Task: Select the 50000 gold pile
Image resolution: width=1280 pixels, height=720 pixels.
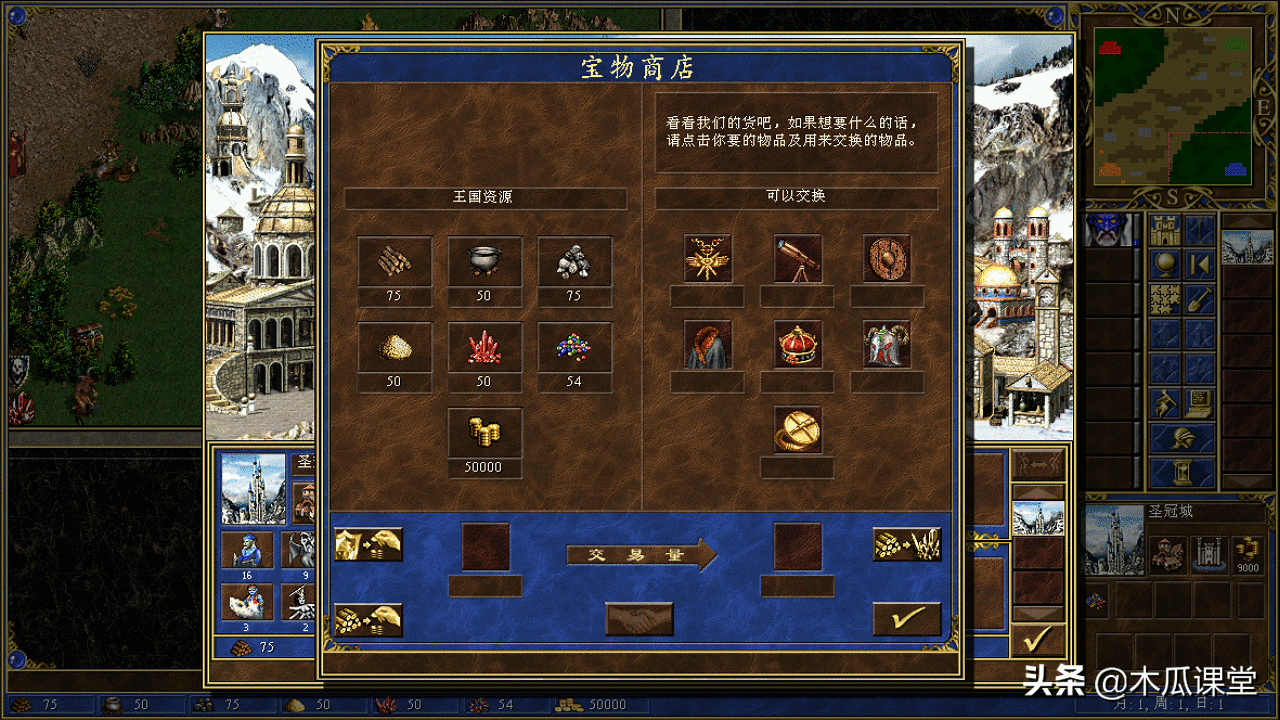Action: coord(485,432)
